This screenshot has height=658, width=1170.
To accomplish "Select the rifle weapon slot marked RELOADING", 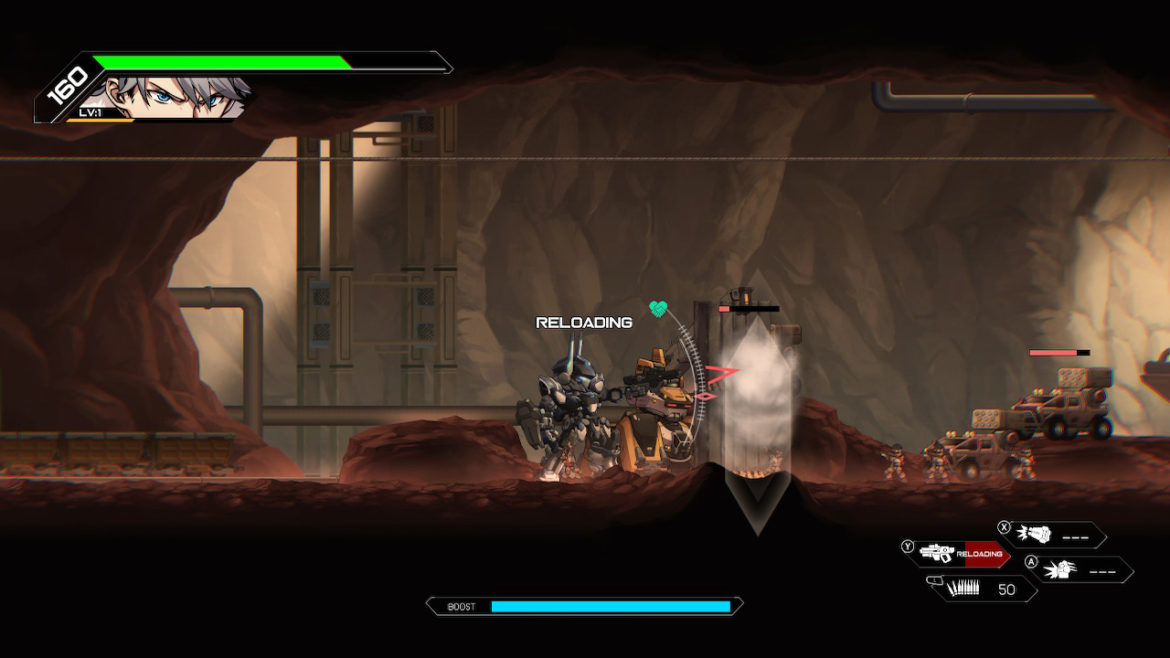I will [x=959, y=553].
